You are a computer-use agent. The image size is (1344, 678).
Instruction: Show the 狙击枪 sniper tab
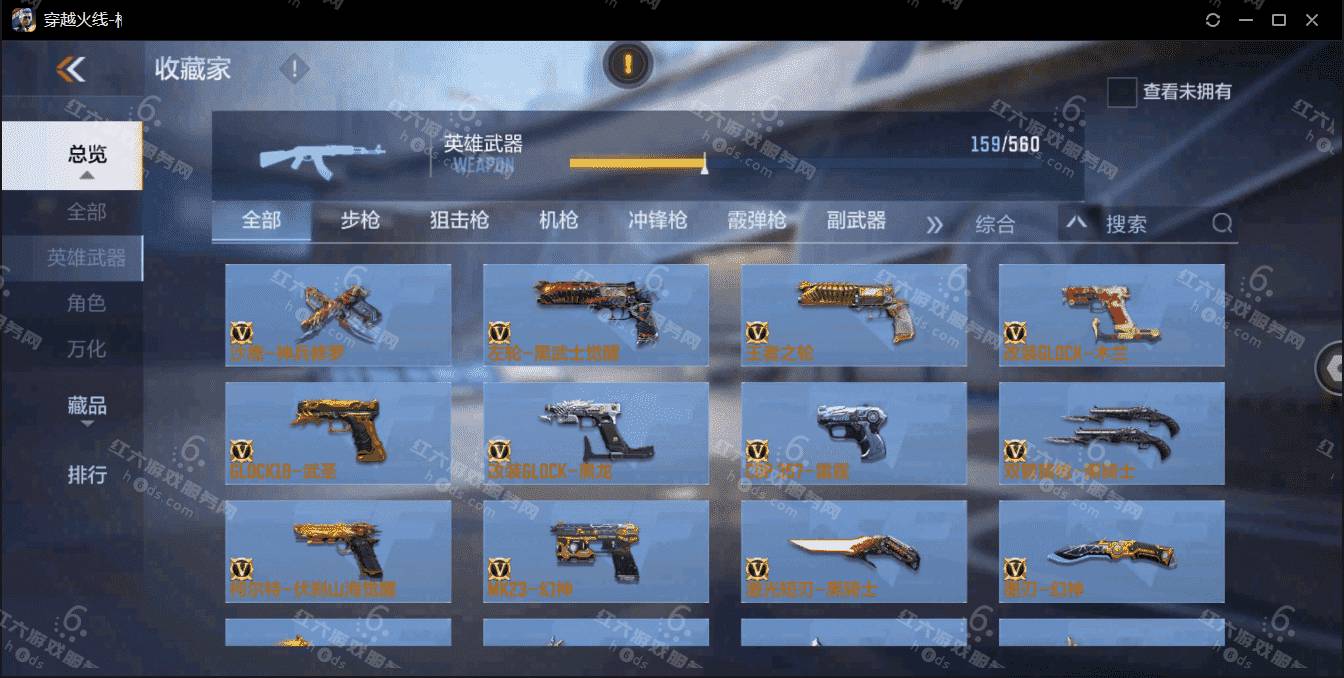click(x=459, y=221)
